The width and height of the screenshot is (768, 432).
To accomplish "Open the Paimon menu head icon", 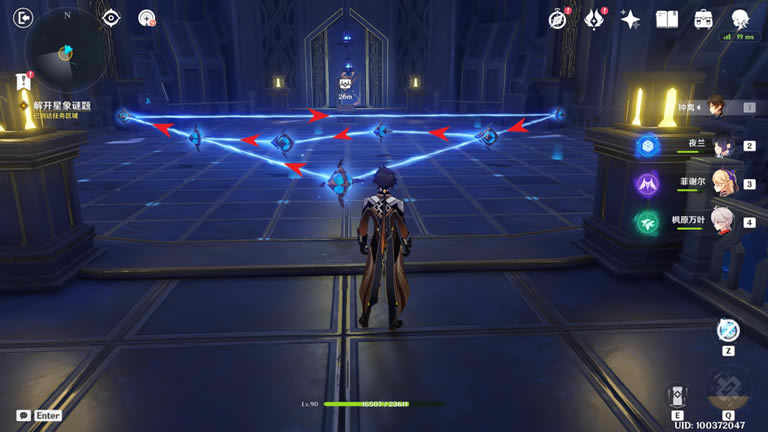I will click(x=740, y=19).
